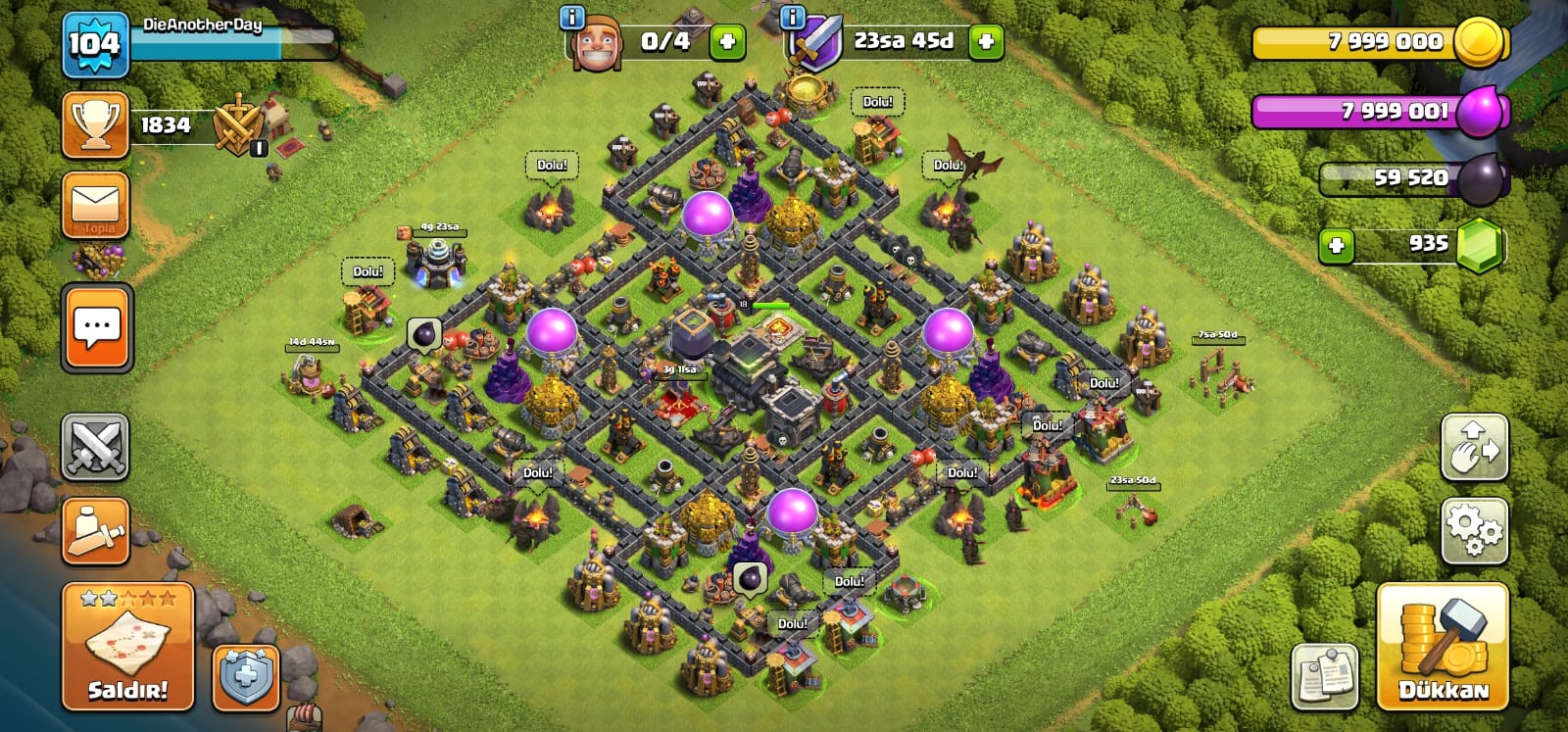Open the level 104 player profile

point(95,44)
